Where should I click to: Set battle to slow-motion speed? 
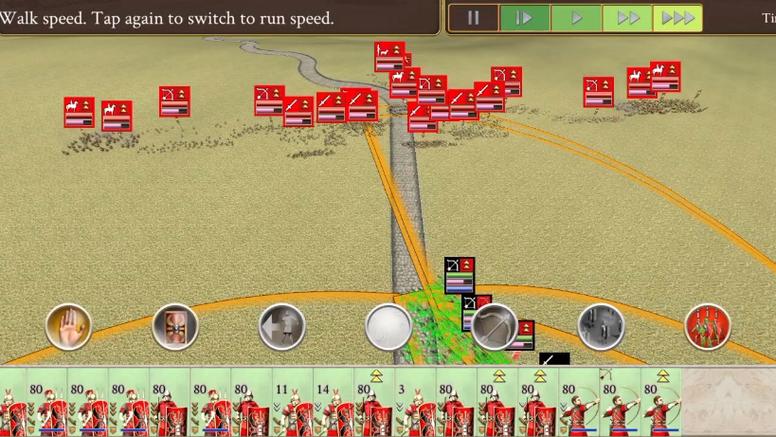click(x=524, y=18)
